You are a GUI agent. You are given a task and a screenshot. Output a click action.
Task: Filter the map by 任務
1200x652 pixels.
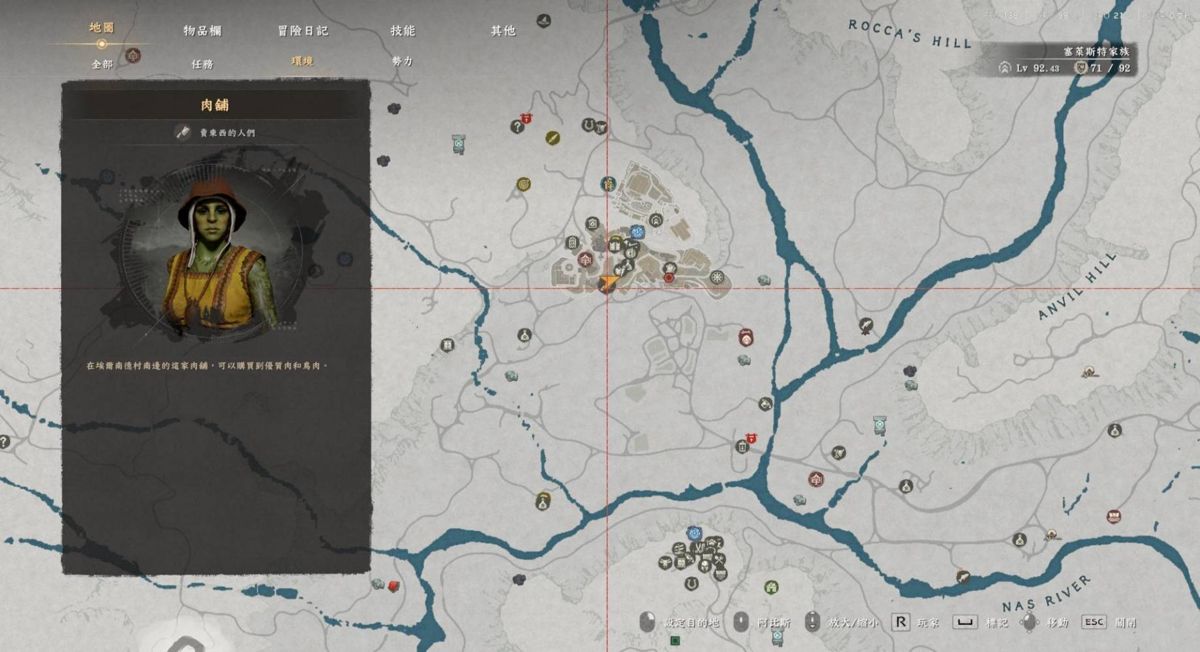tap(202, 63)
